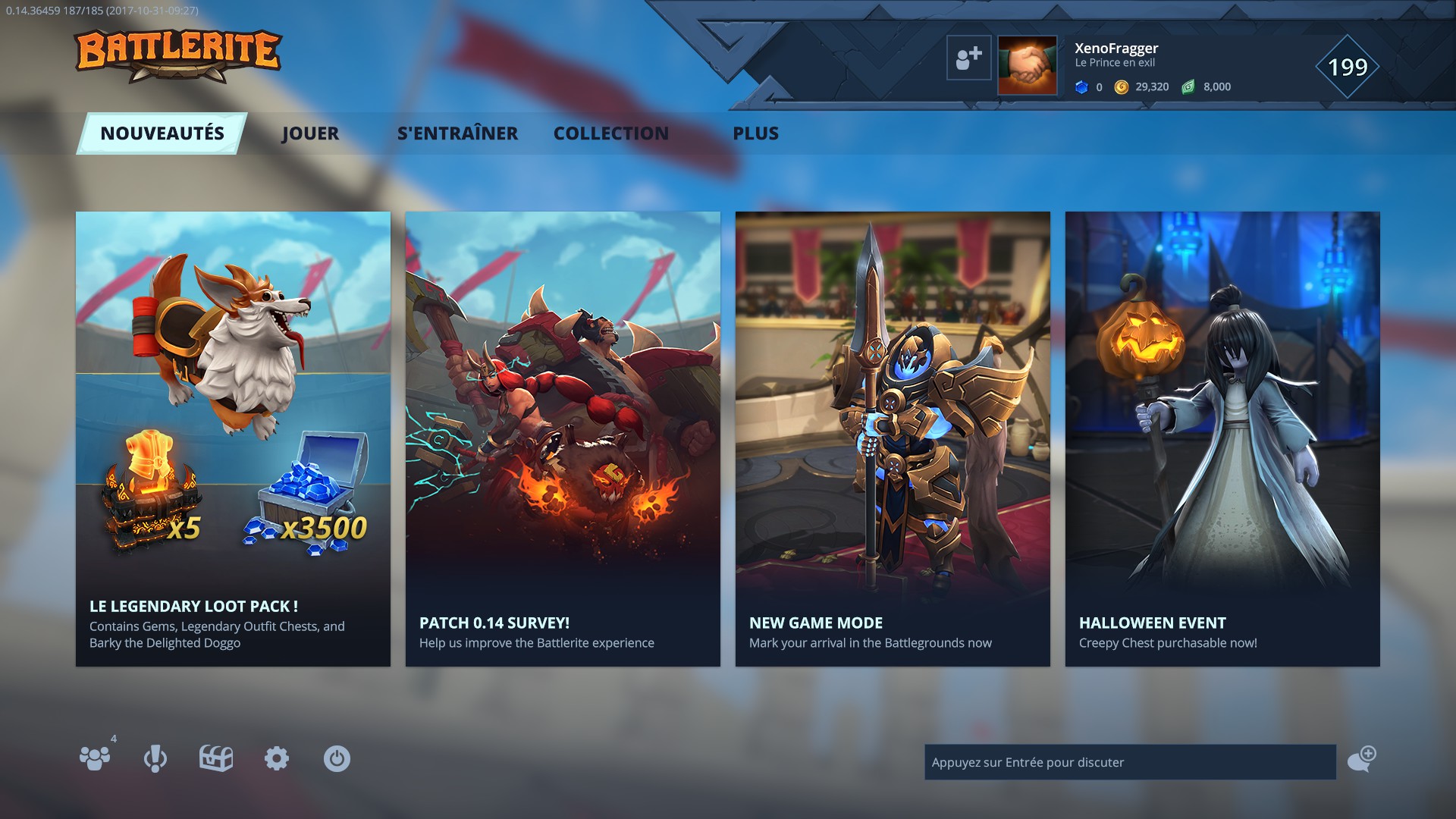Viewport: 1456px width, 819px height.
Task: Open the Patch 0.14 Survey card
Action: tap(563, 440)
